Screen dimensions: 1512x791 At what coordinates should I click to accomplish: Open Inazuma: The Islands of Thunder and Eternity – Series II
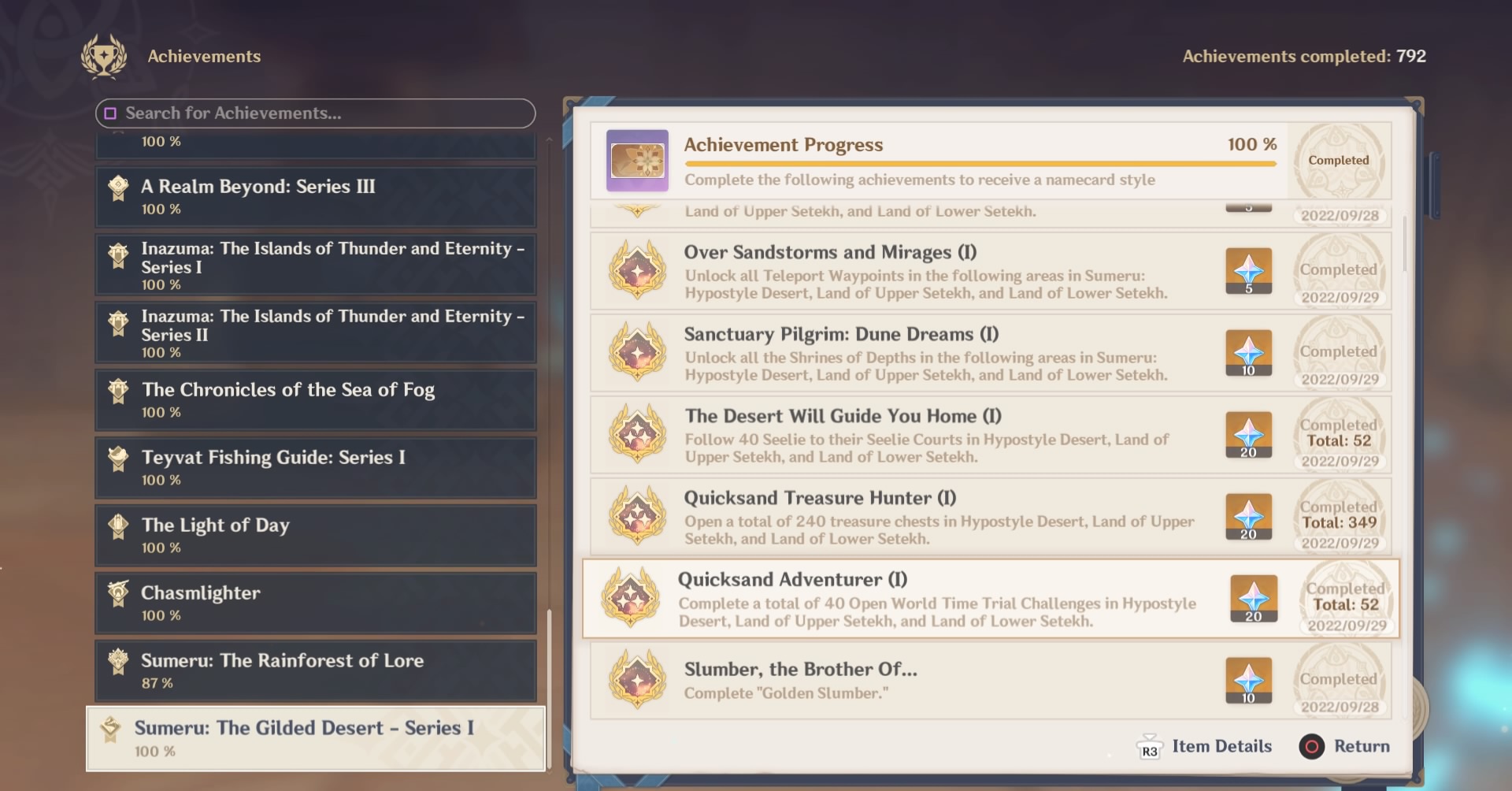(315, 332)
